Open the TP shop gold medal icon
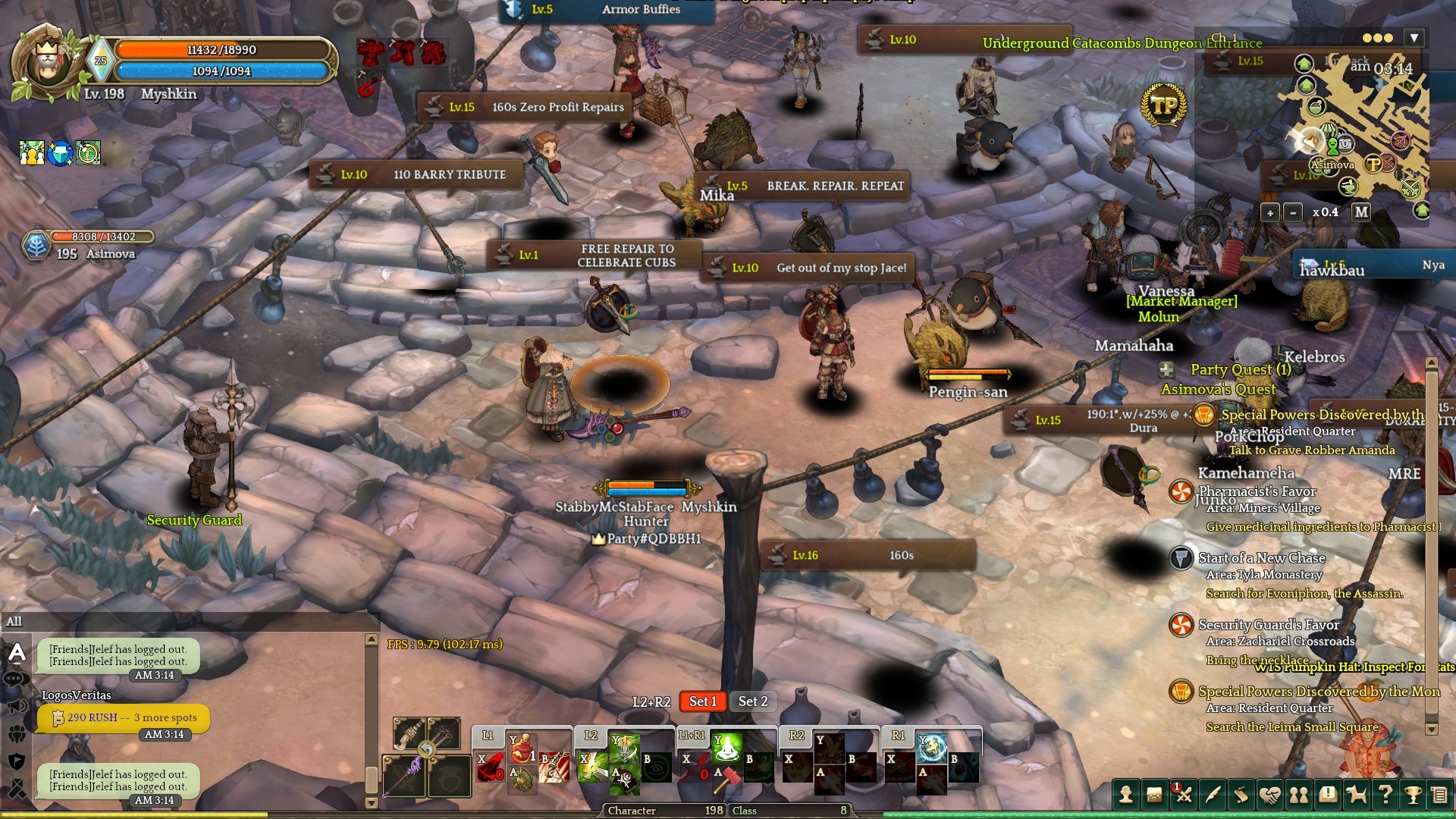1456x819 pixels. pyautogui.click(x=1163, y=105)
